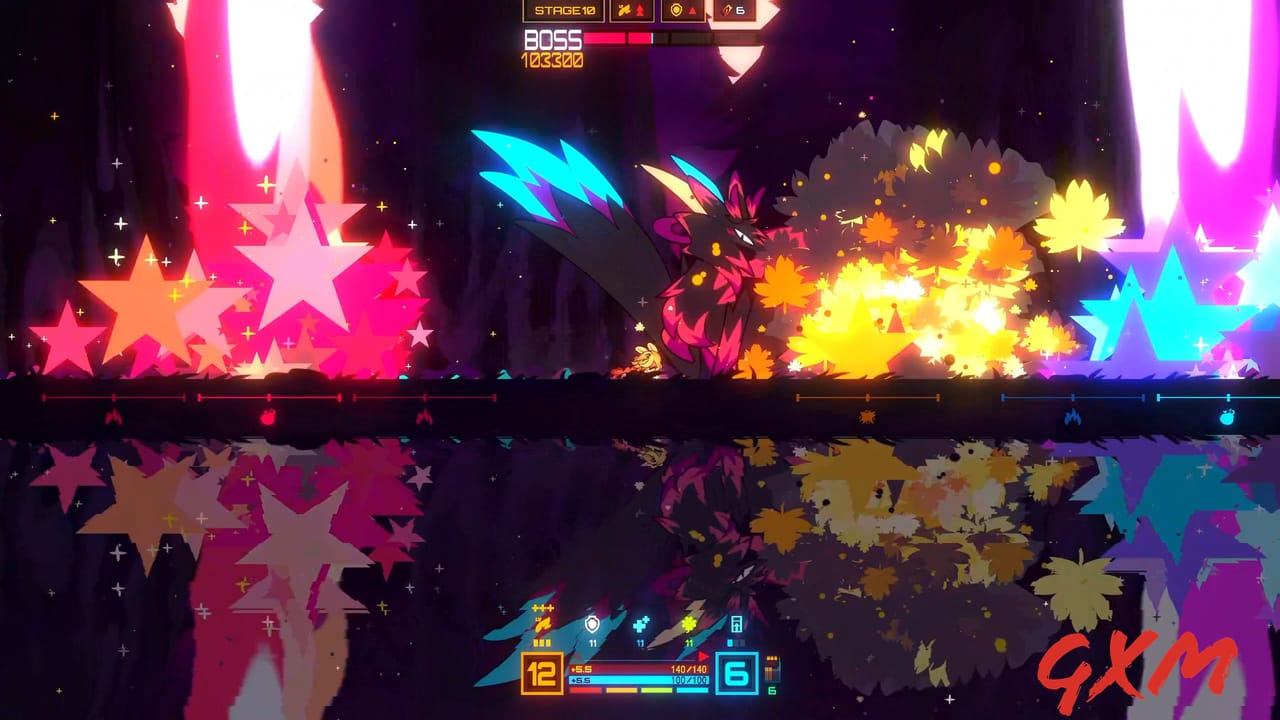This screenshot has width=1280, height=720.
Task: Open the STAGE 10 panel
Action: click(566, 11)
